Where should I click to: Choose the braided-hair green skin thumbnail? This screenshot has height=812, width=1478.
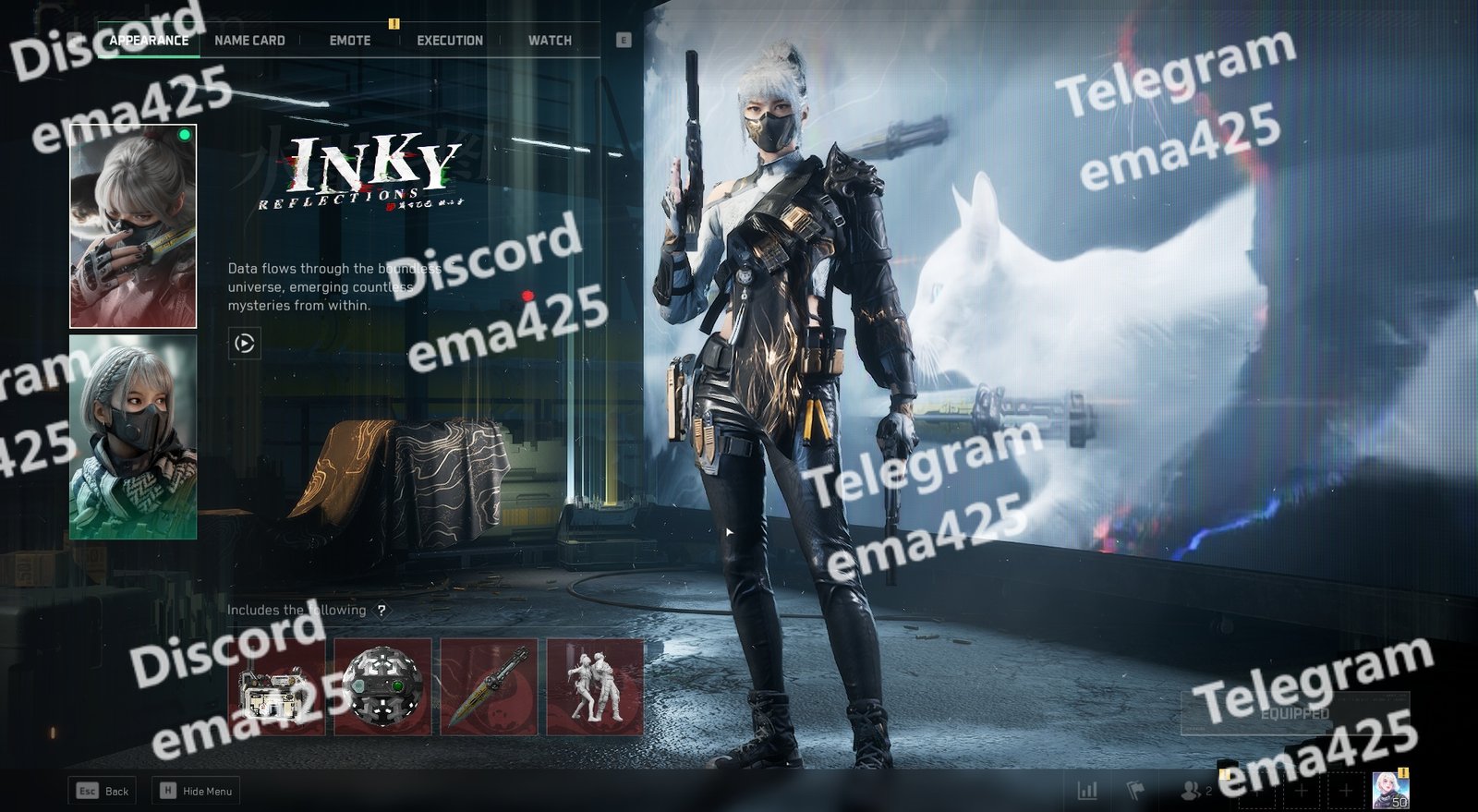tap(133, 436)
